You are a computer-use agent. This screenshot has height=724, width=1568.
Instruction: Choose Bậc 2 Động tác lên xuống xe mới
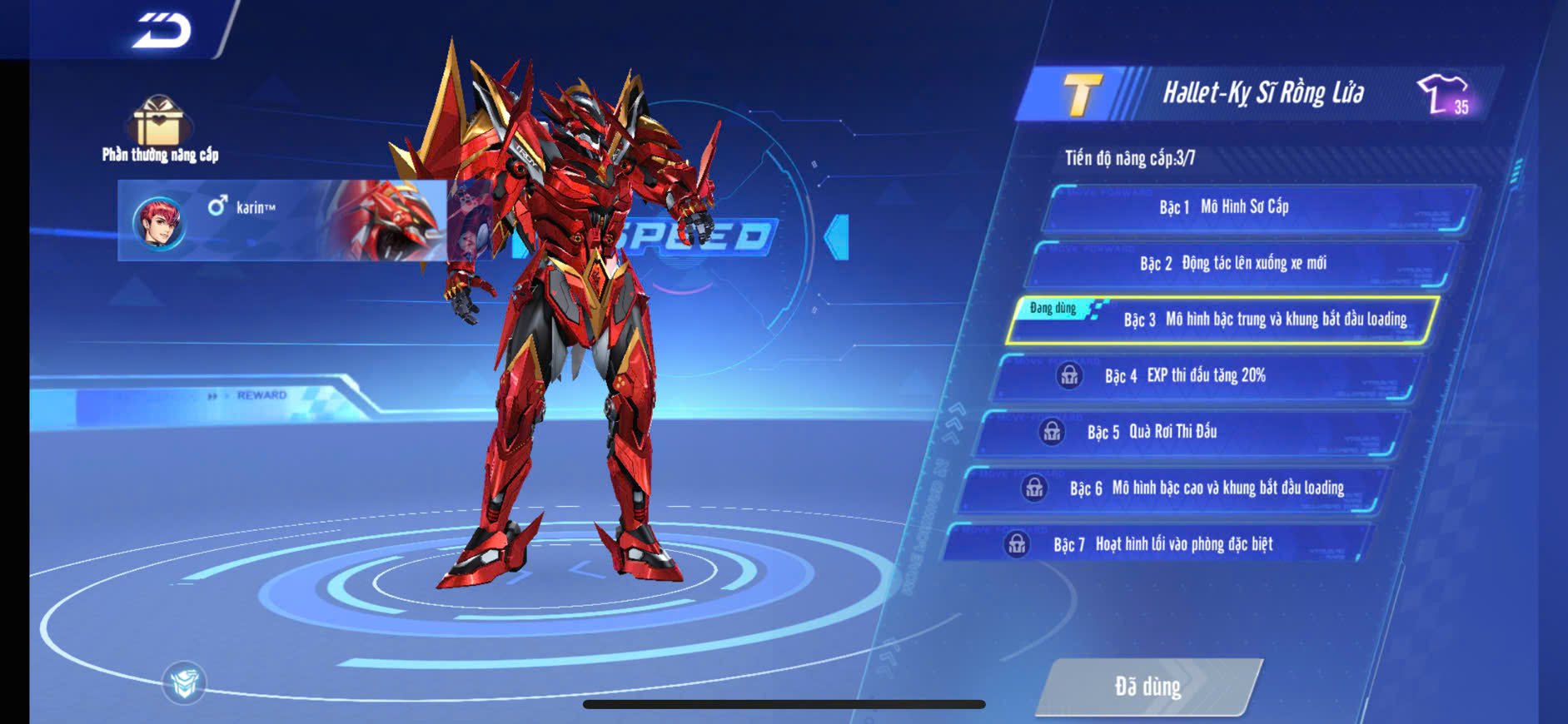tap(1242, 264)
